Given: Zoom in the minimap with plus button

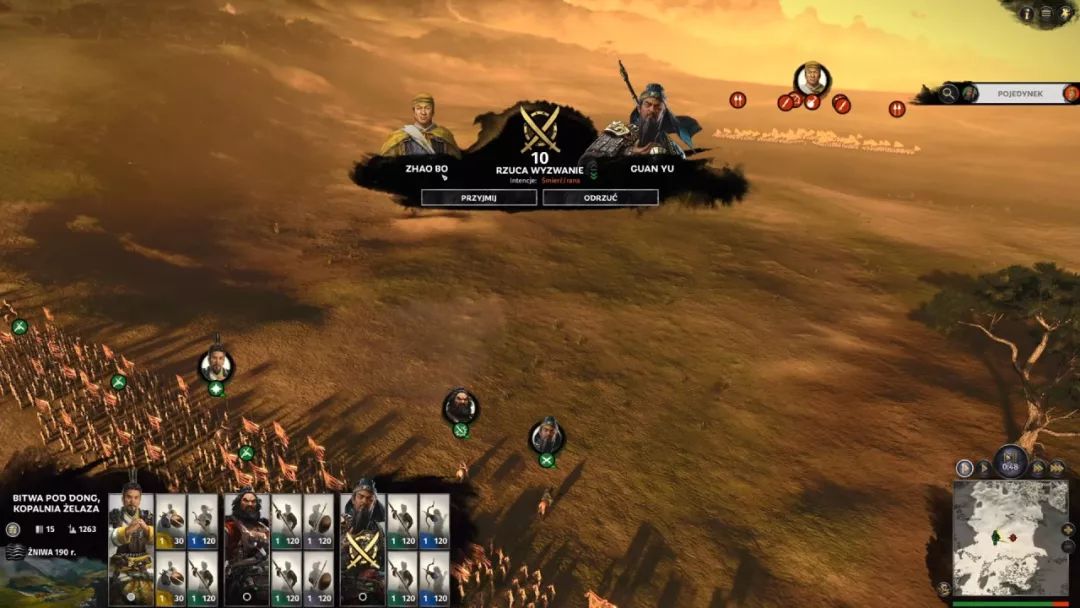Looking at the screenshot, I should [x=1068, y=529].
